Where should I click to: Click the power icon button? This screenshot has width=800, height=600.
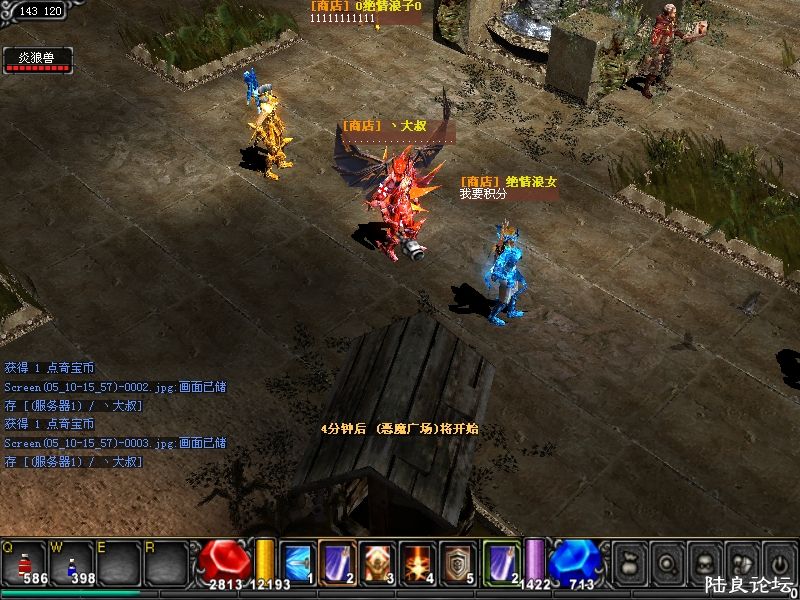coord(778,562)
